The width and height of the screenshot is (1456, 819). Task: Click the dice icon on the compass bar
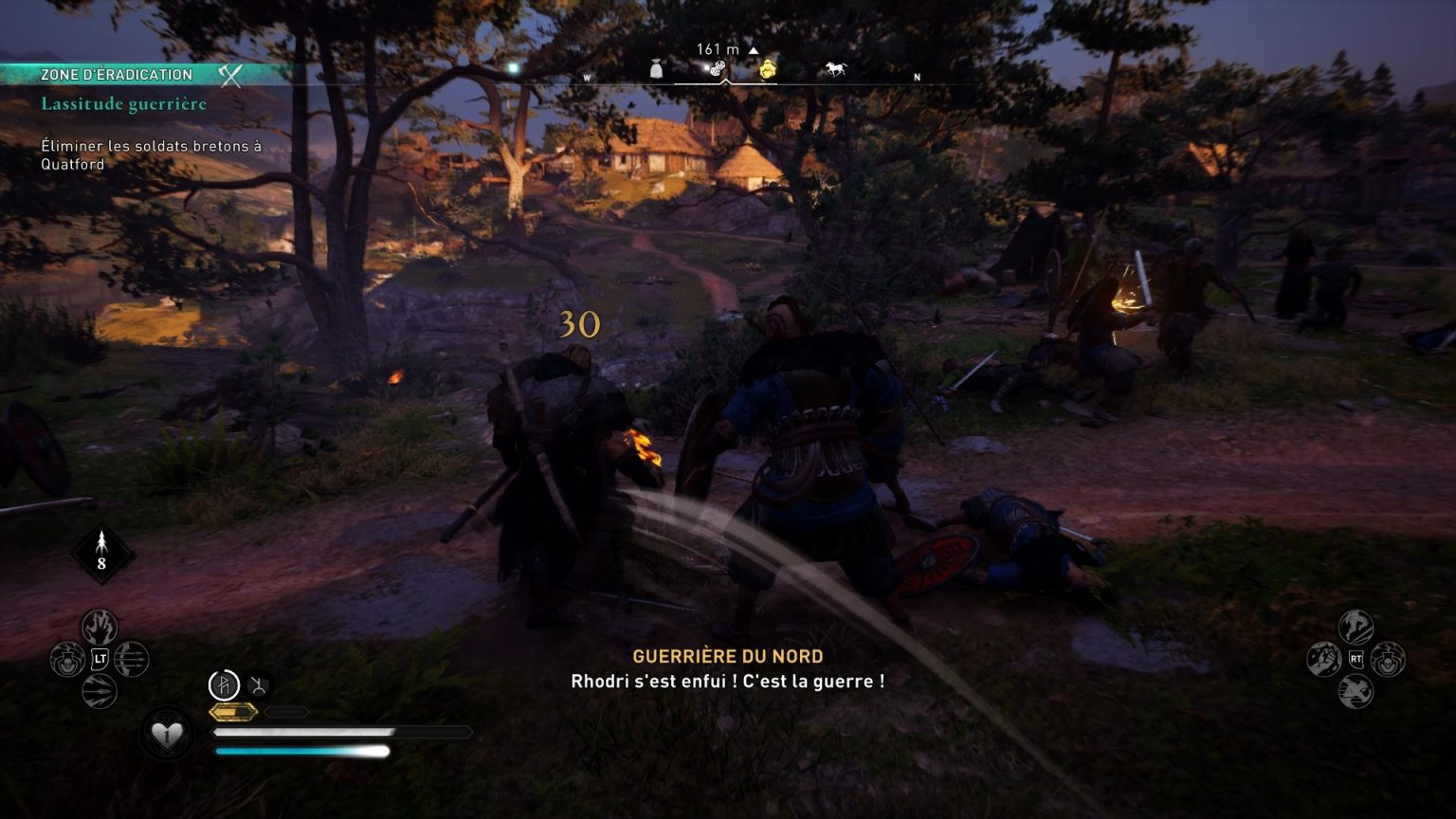click(716, 66)
